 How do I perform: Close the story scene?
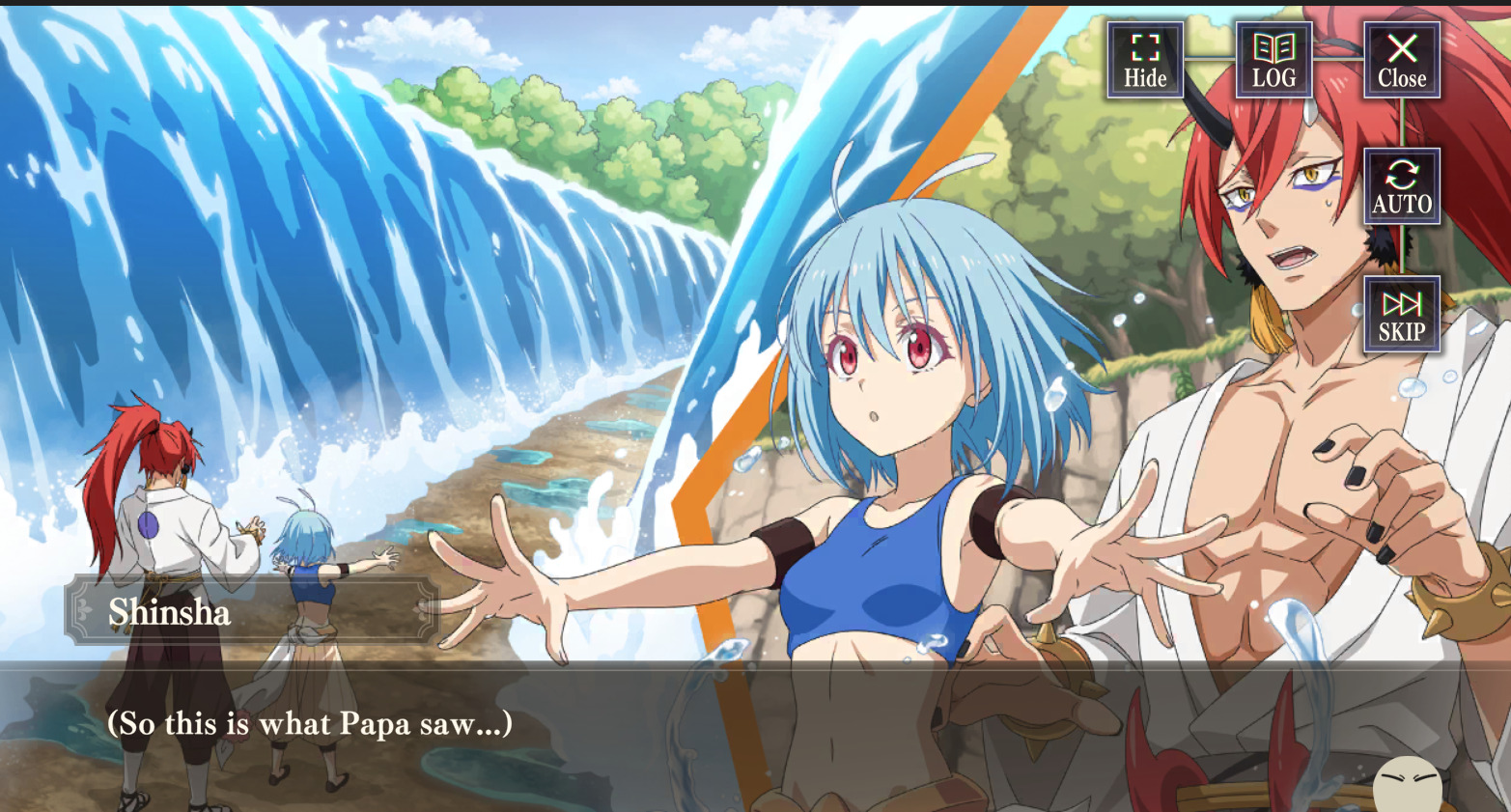[x=1401, y=60]
